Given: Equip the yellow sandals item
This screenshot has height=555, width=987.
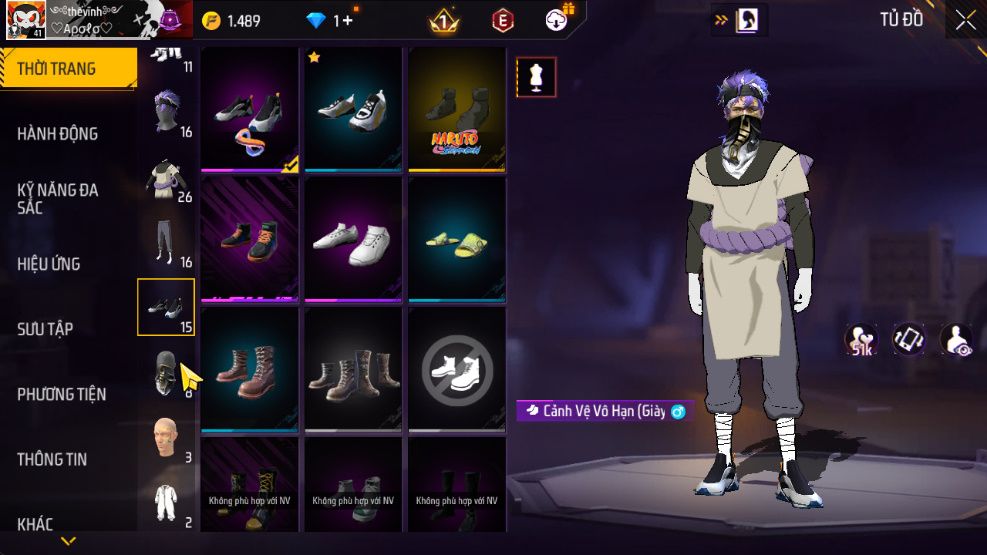Looking at the screenshot, I should click(x=457, y=239).
